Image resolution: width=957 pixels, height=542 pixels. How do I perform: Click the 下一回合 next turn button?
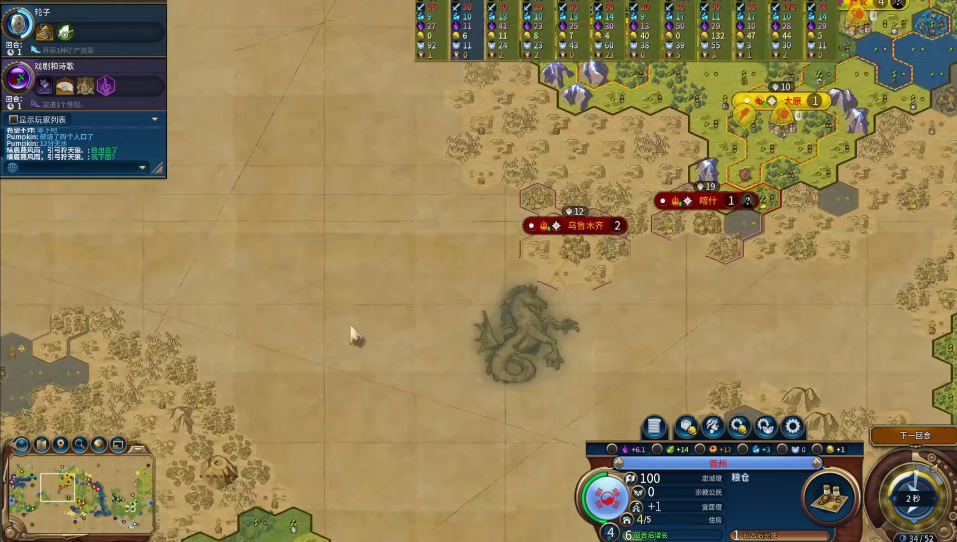coord(914,436)
